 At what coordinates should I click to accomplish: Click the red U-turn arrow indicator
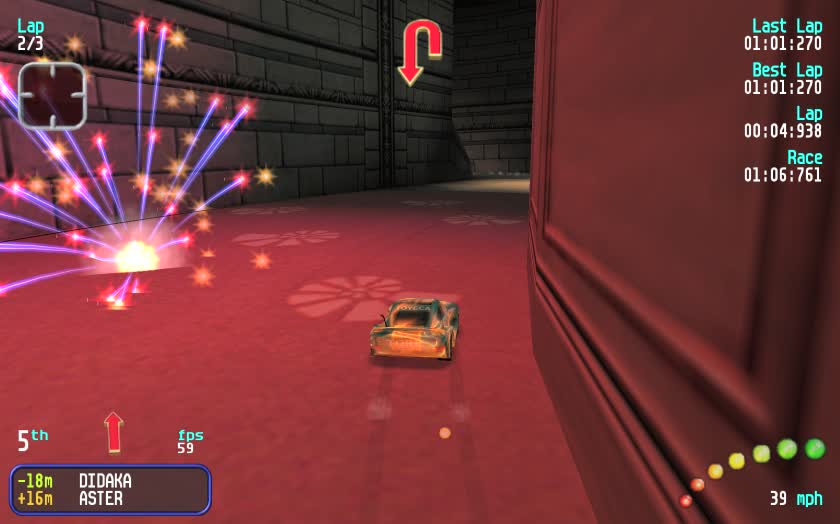(x=420, y=52)
